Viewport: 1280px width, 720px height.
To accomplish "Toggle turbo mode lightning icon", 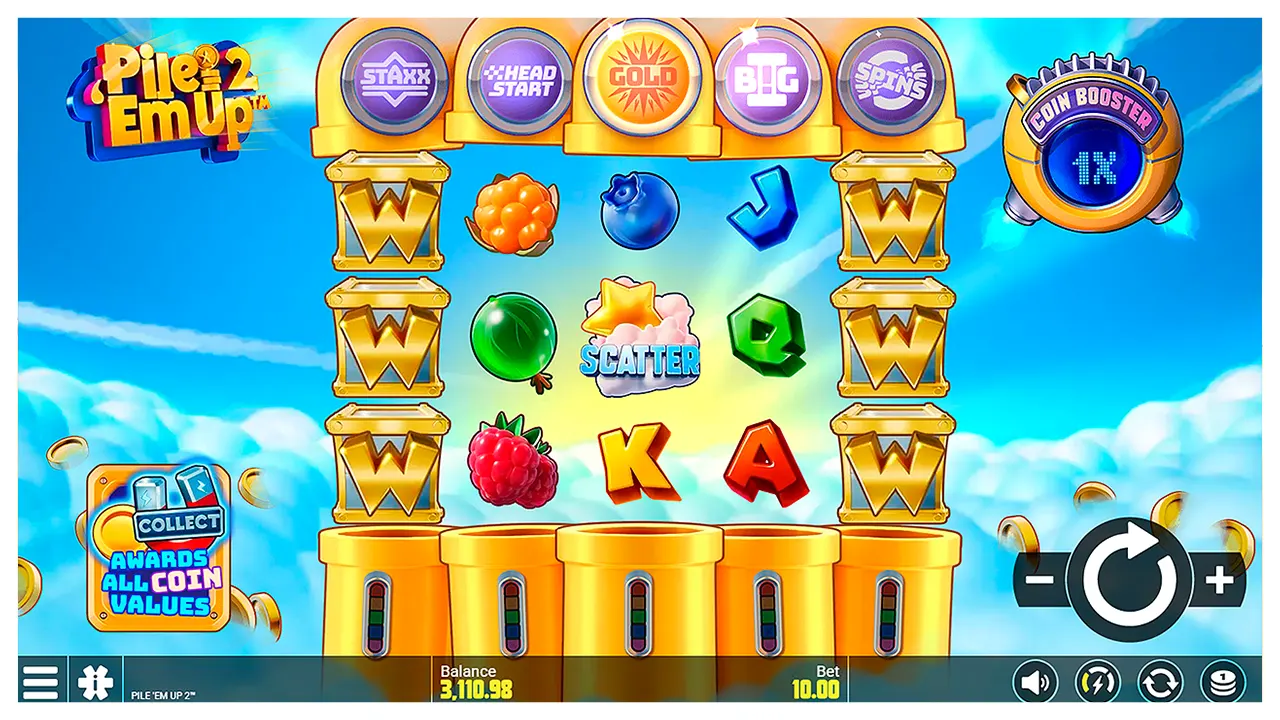I will 1097,683.
